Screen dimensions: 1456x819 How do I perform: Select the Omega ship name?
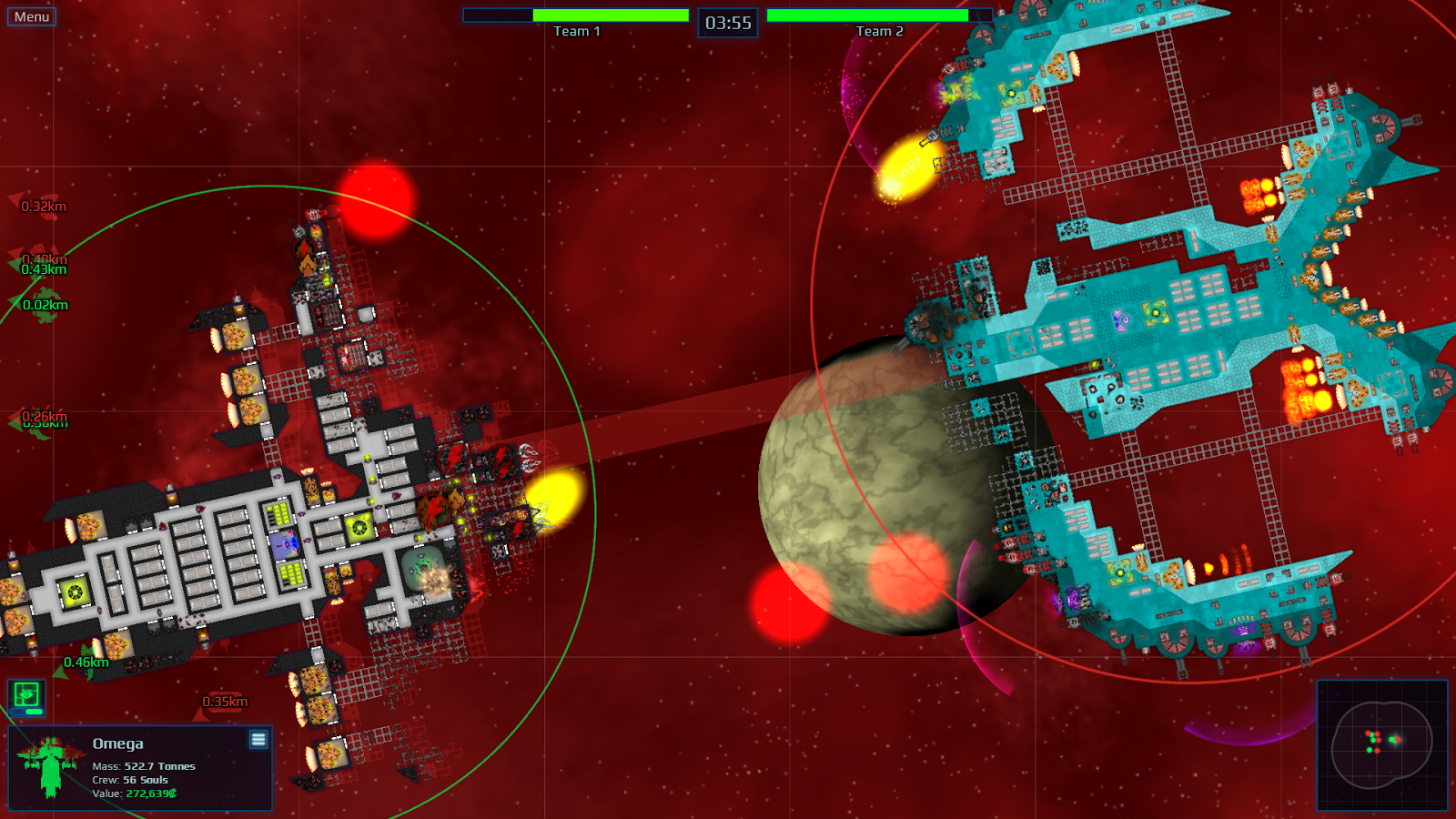tap(117, 743)
